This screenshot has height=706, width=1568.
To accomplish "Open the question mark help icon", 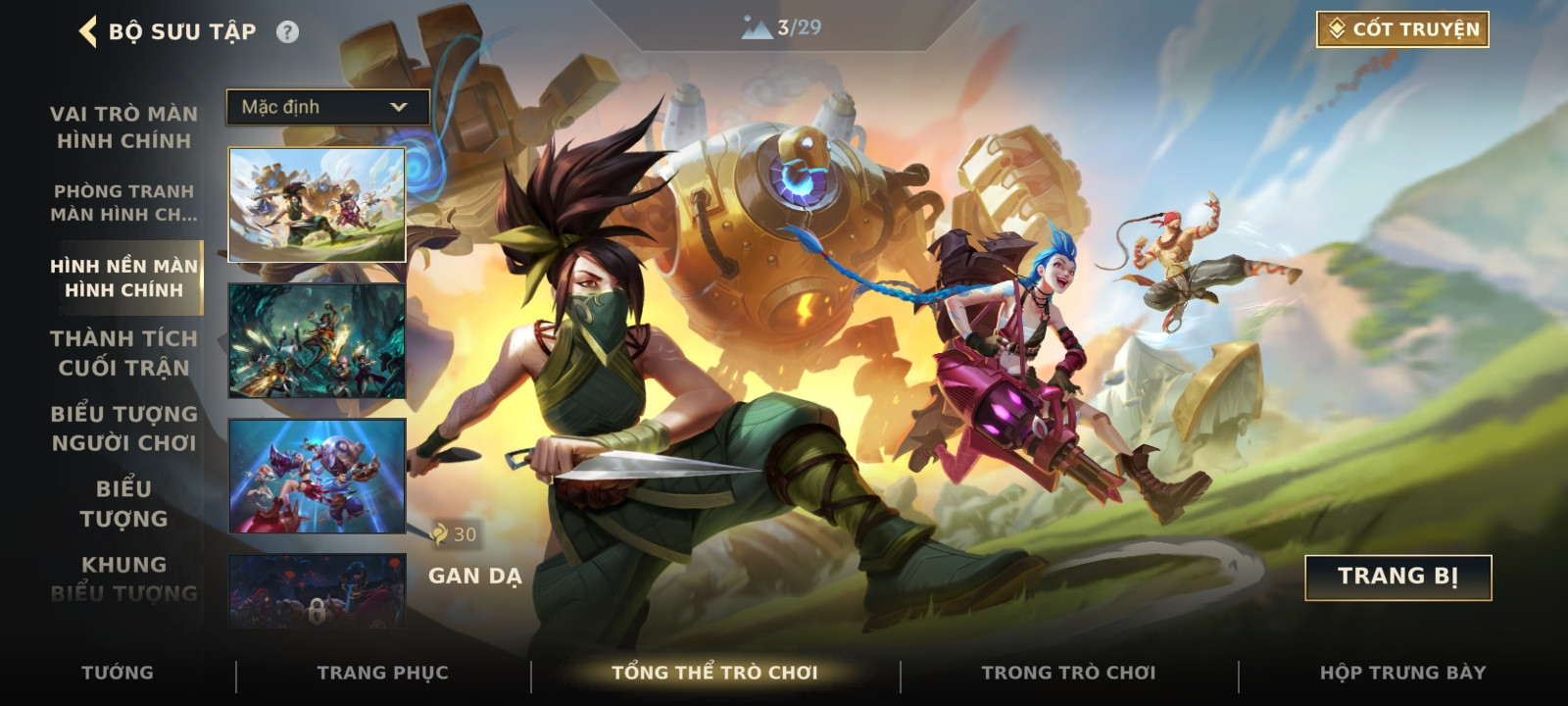I will coord(287,32).
